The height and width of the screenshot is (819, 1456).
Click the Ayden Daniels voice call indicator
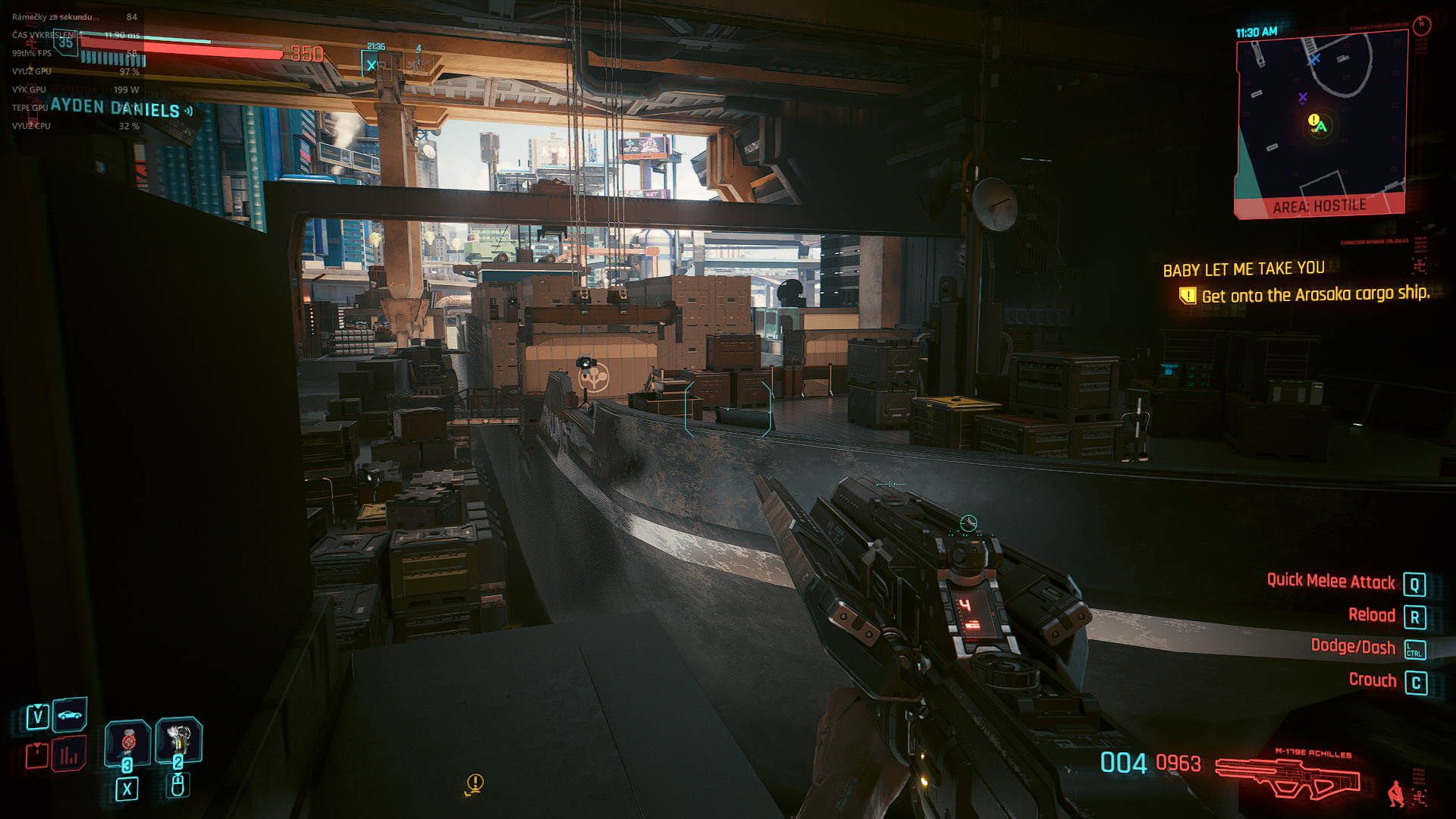point(121,108)
